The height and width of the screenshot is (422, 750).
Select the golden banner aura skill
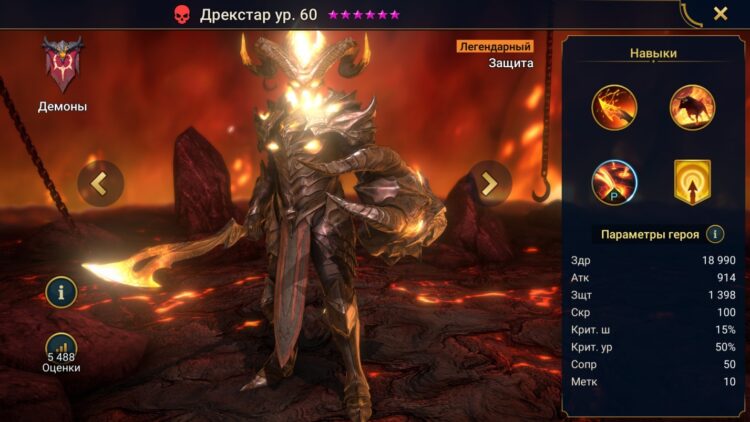click(x=692, y=182)
